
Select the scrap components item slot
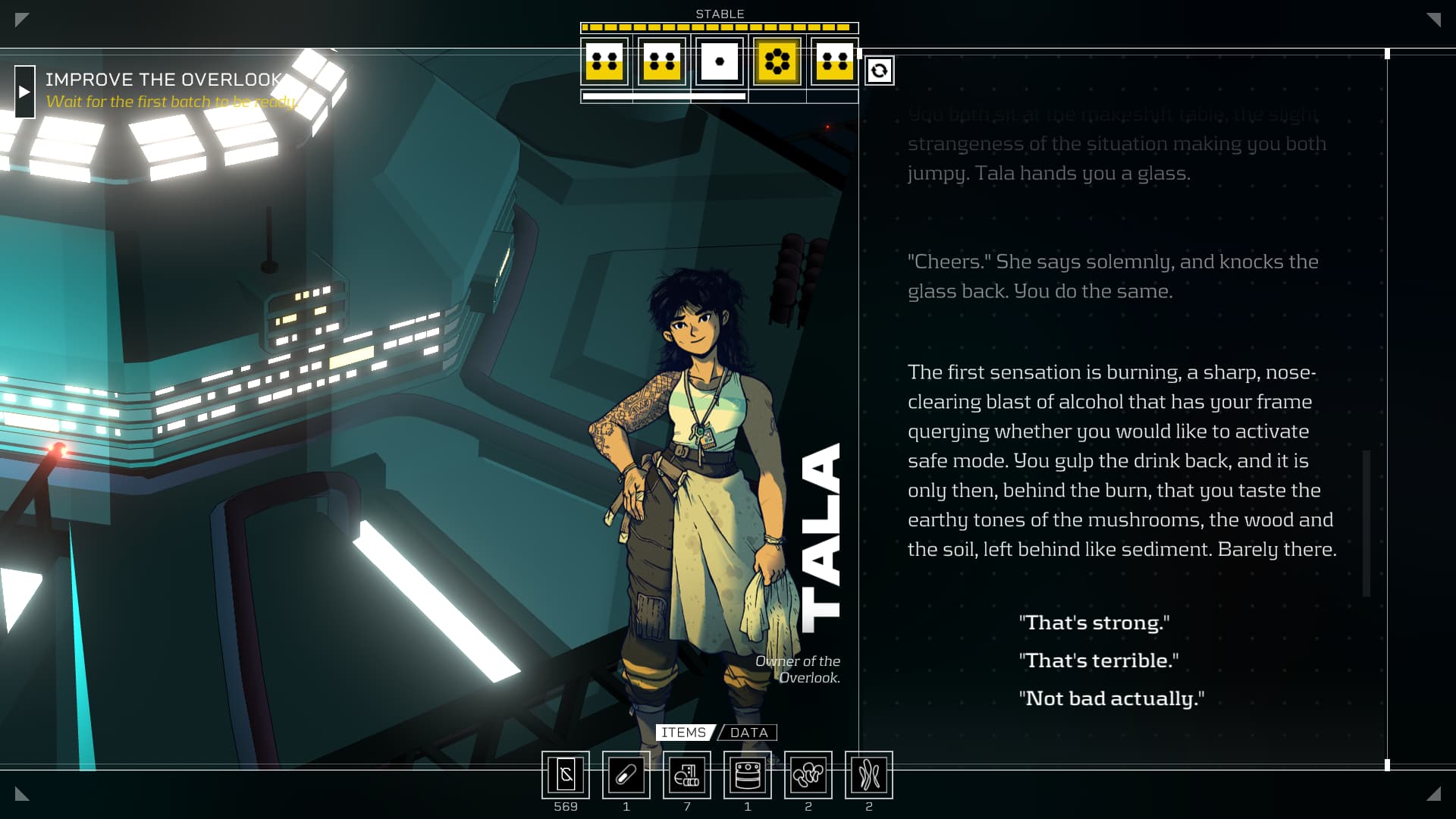click(x=687, y=775)
